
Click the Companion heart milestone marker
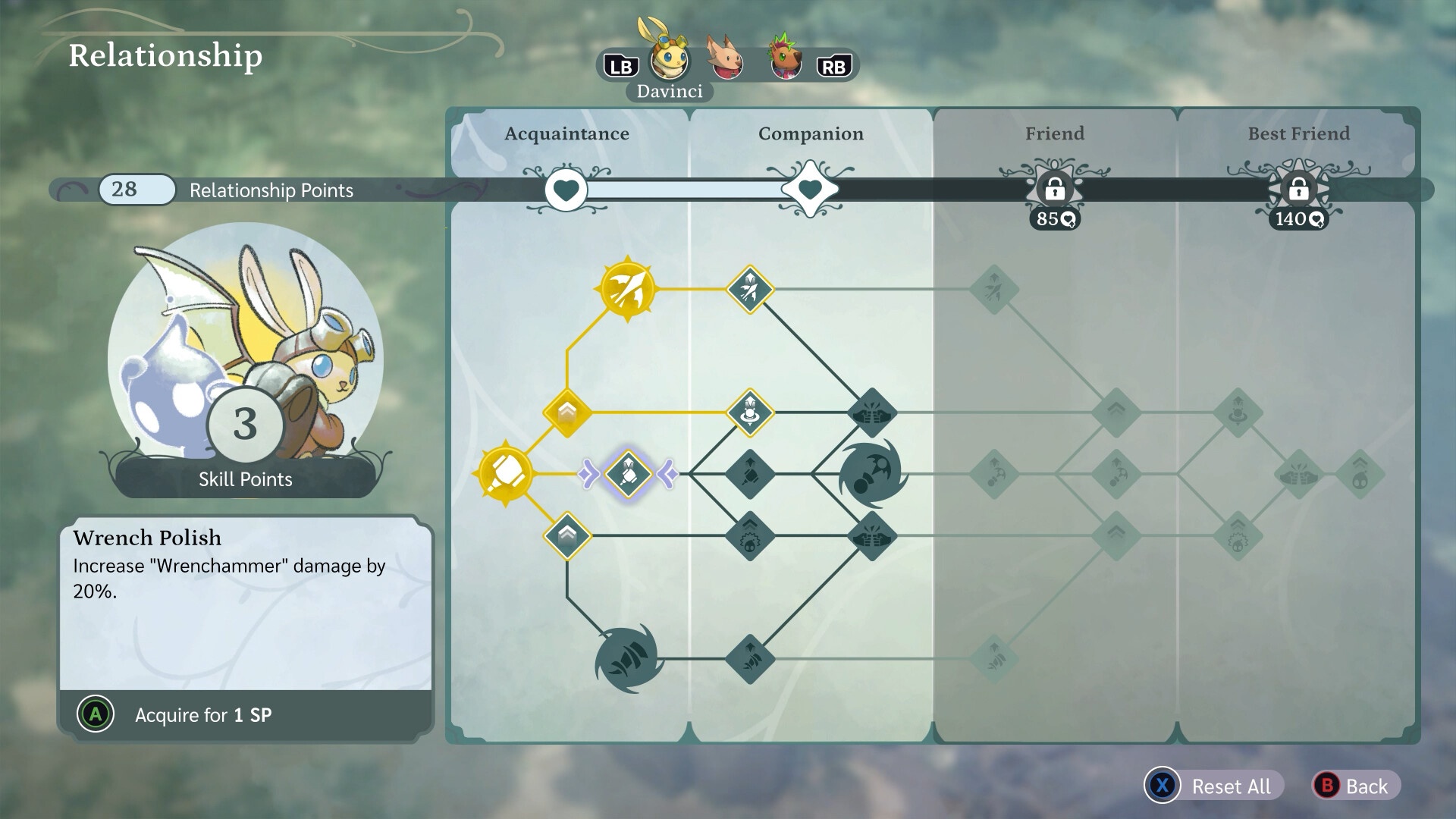810,190
